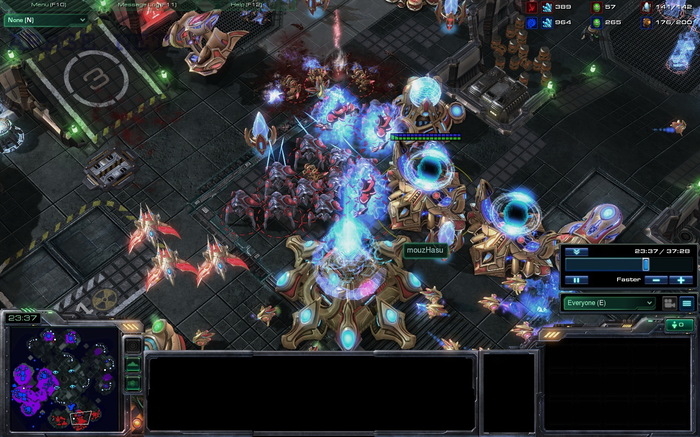Collapse the replay panel with the double-arrow button
700x437 pixels.
click(x=577, y=252)
